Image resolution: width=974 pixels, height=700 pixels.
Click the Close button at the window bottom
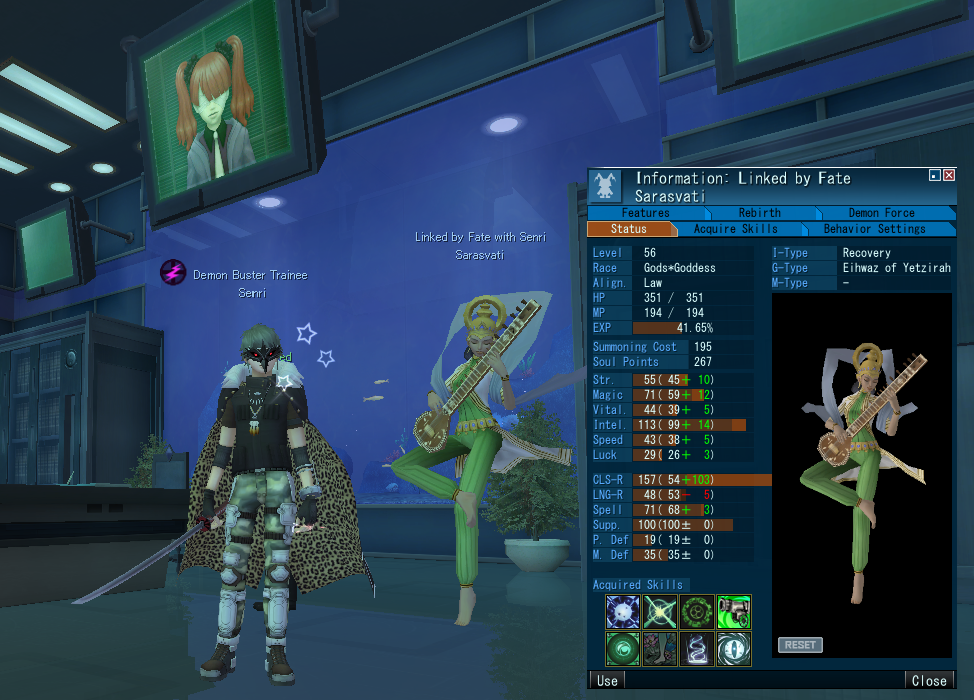pyautogui.click(x=928, y=681)
